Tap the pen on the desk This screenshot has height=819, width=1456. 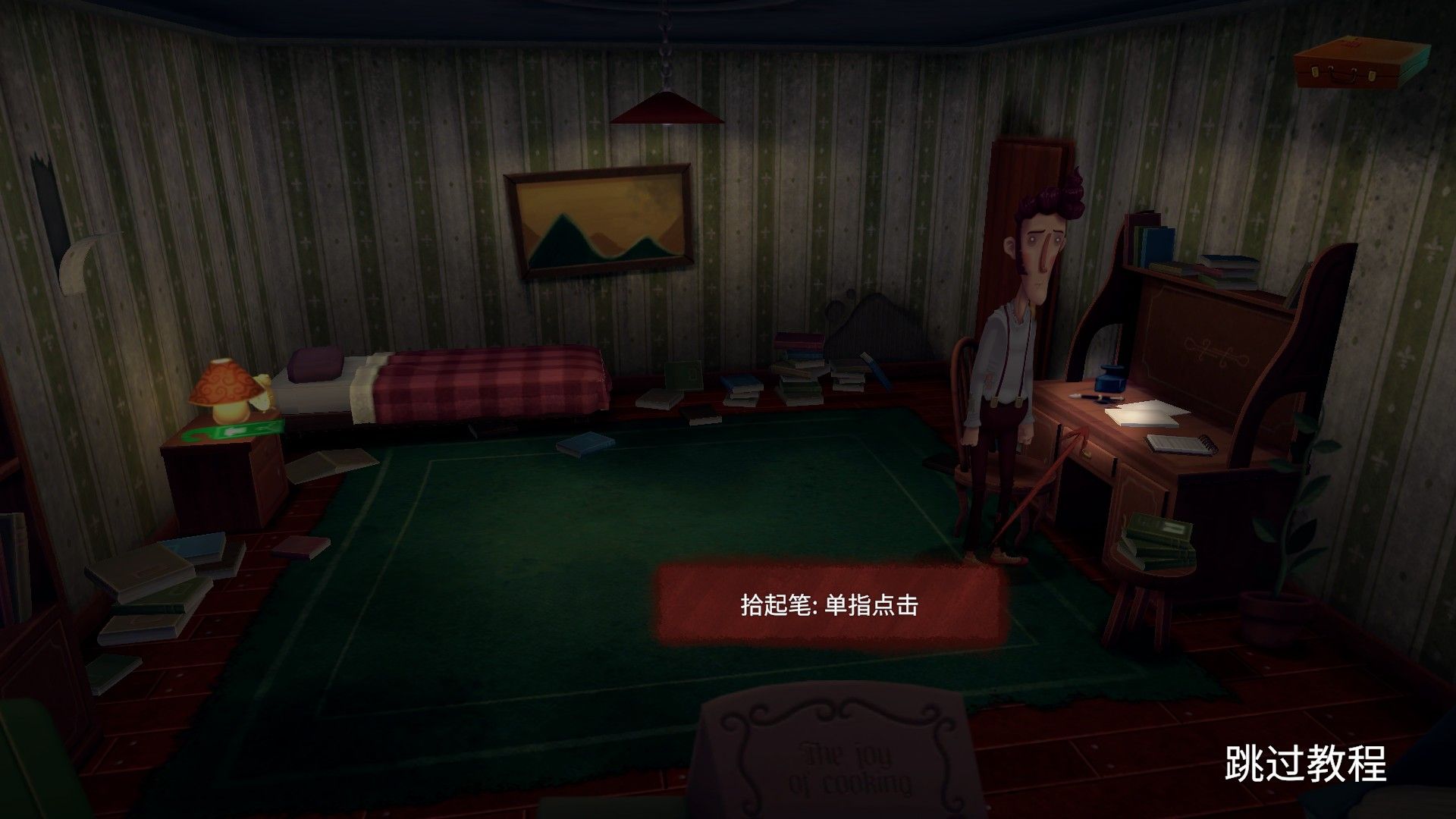point(1094,397)
